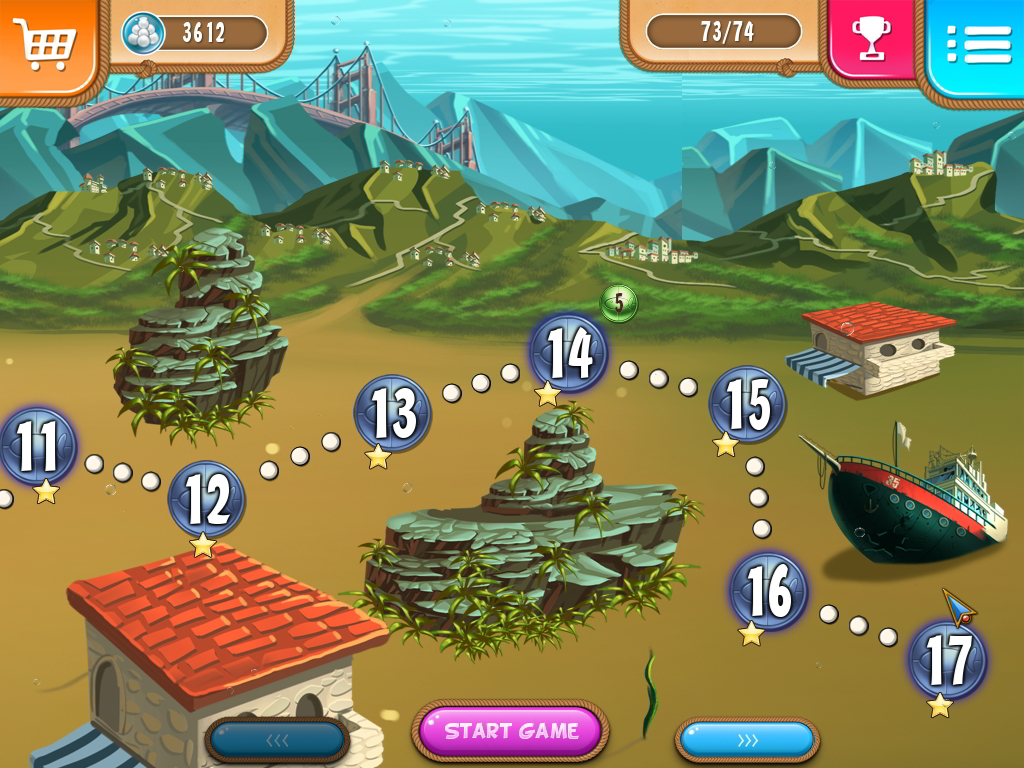The width and height of the screenshot is (1024, 768).
Task: Choose level 17 on the map
Action: (946, 659)
